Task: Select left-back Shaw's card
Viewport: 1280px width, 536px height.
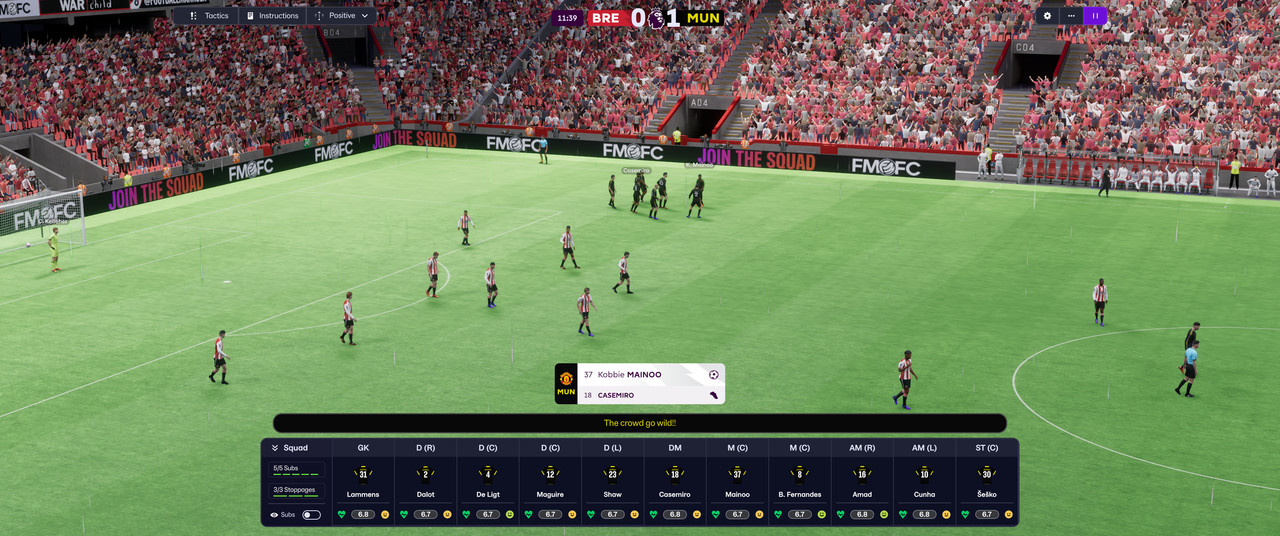Action: pyautogui.click(x=613, y=482)
